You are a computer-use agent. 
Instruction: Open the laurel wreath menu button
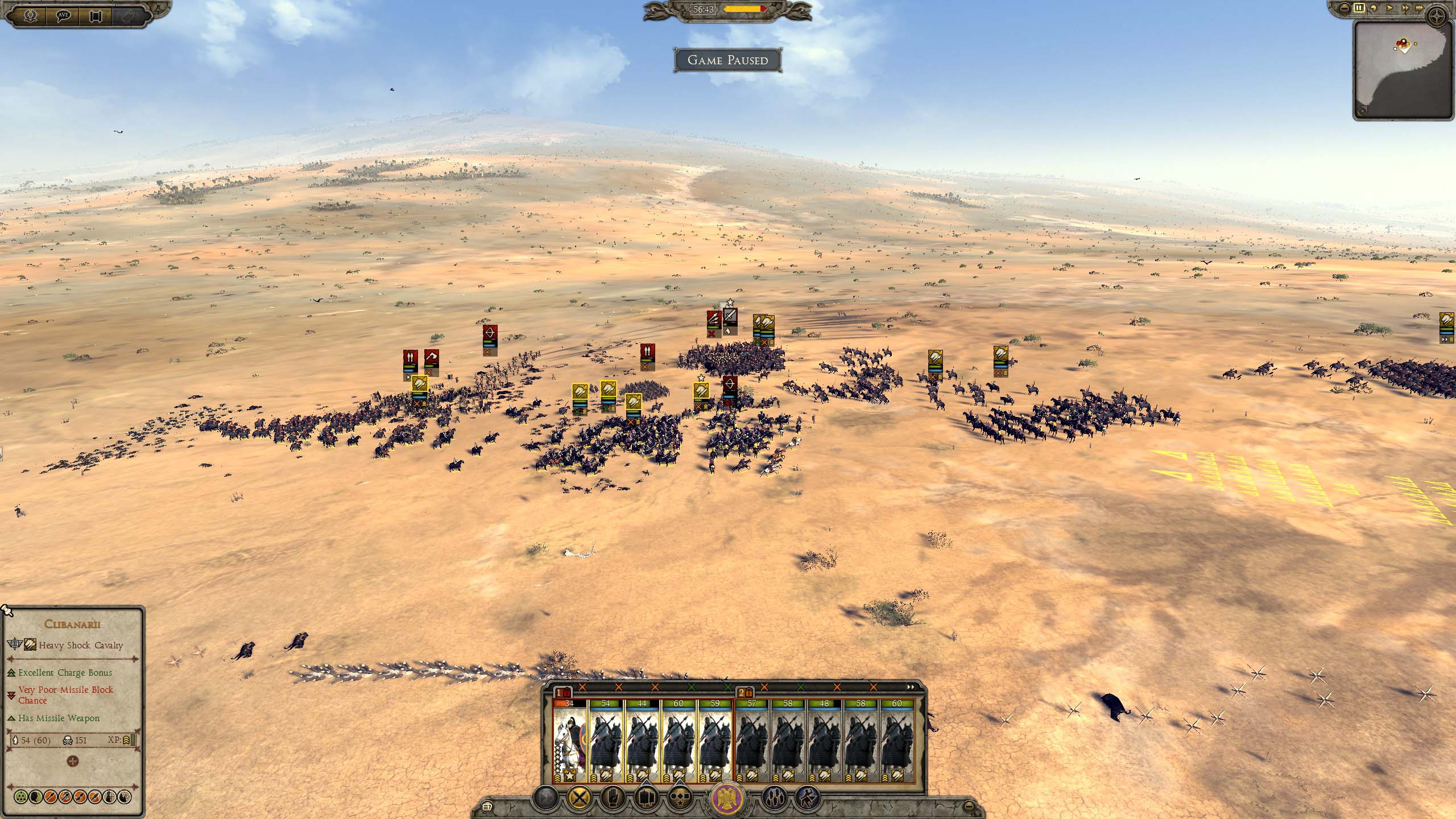(30, 15)
